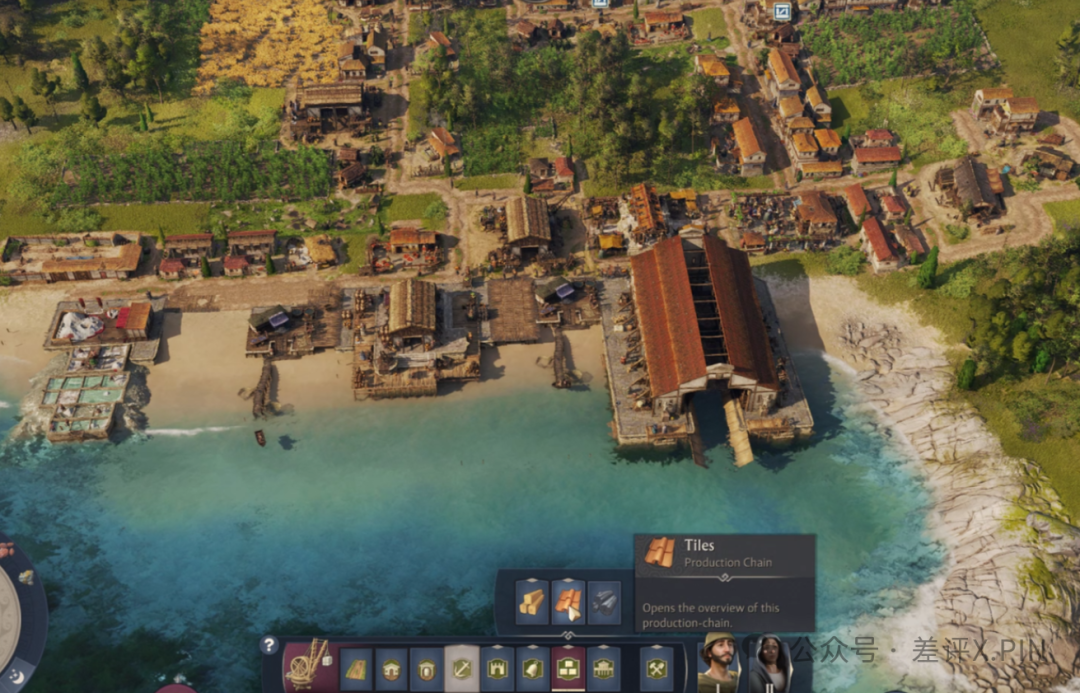Choose the bell building category

[532, 669]
